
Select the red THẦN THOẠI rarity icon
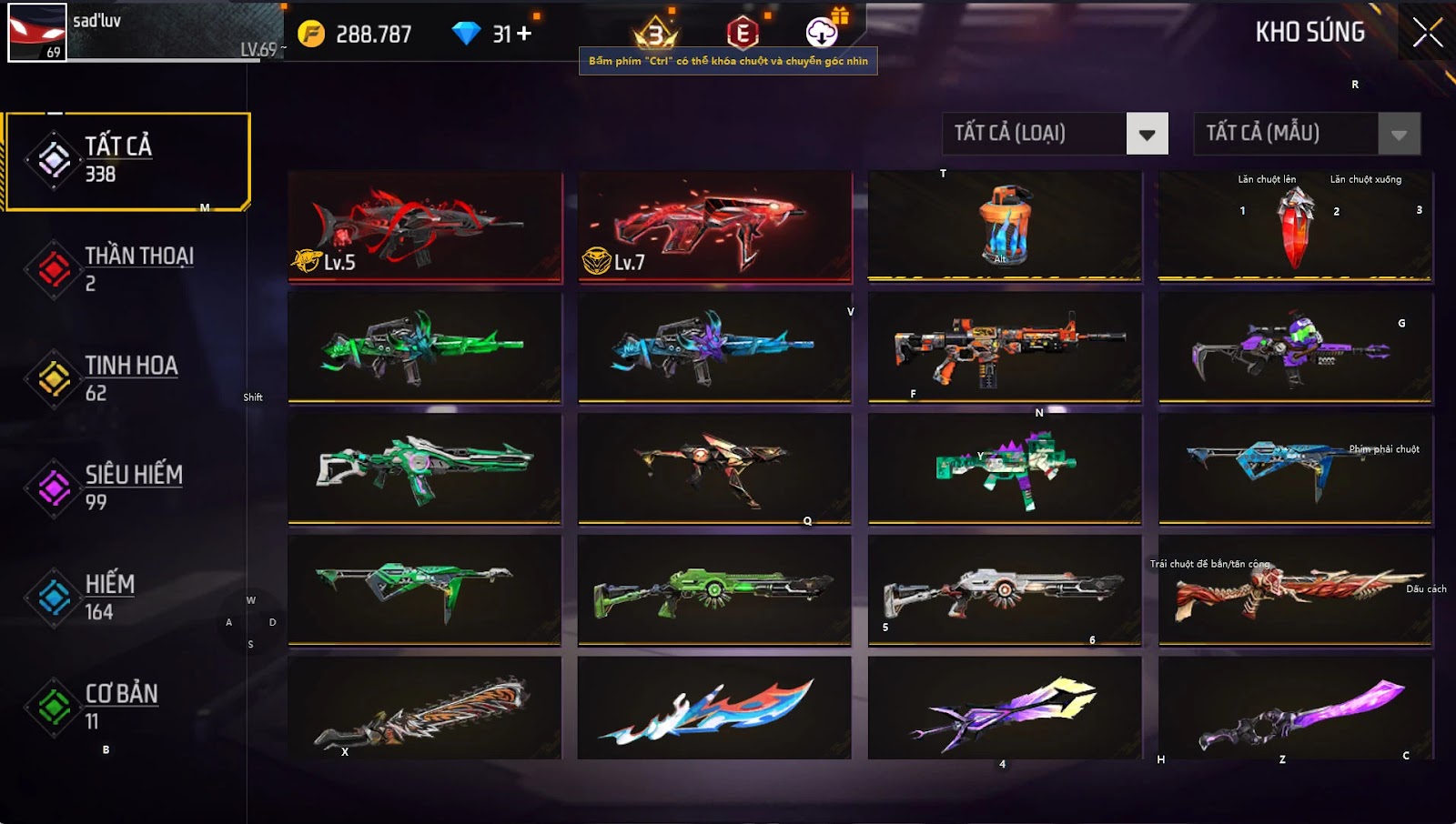[x=53, y=266]
